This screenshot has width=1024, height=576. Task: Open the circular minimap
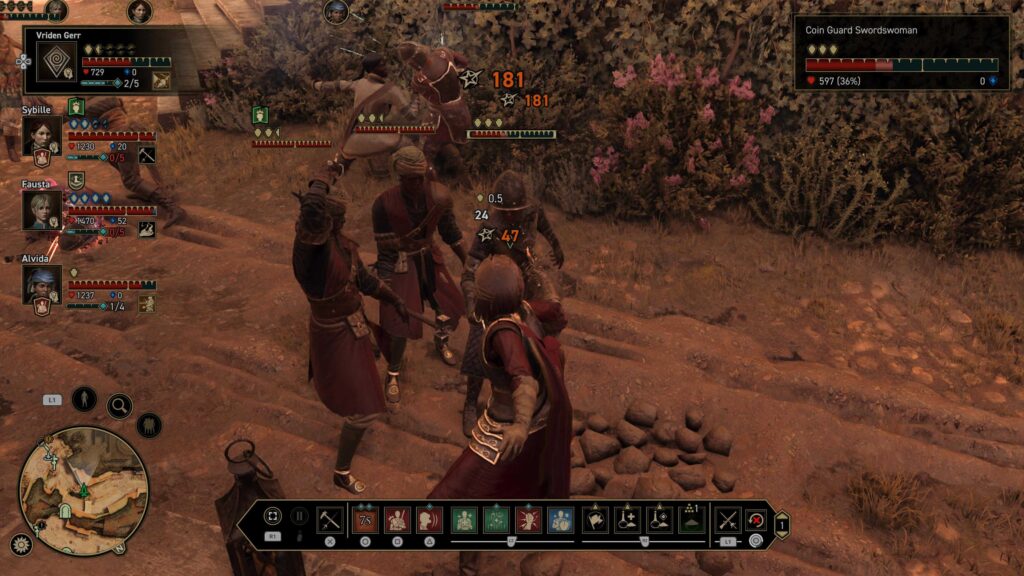(x=84, y=490)
